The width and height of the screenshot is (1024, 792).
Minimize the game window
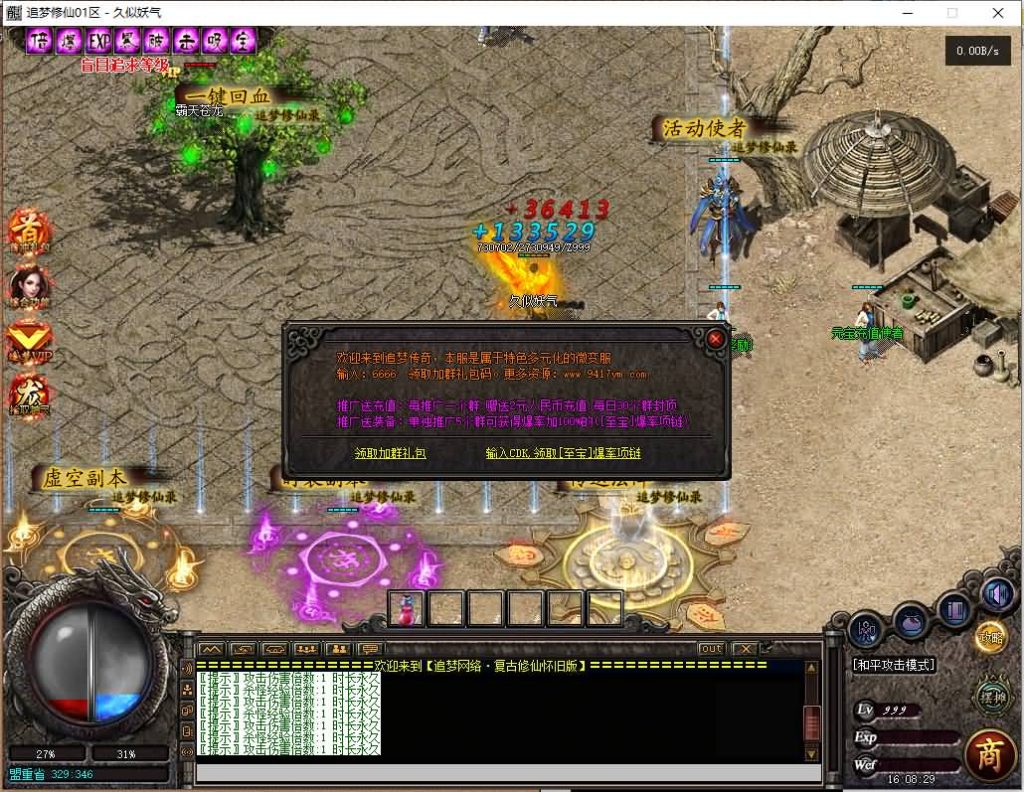pos(907,13)
